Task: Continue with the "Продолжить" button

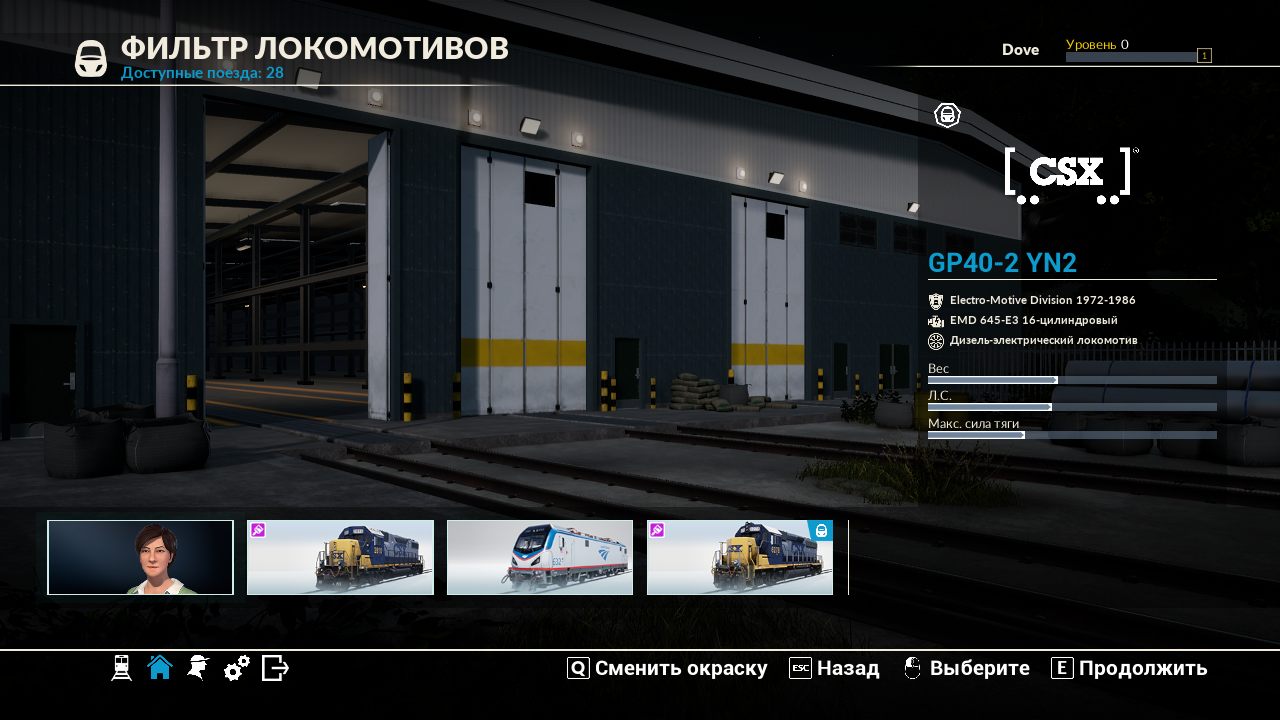Action: pyautogui.click(x=1130, y=668)
